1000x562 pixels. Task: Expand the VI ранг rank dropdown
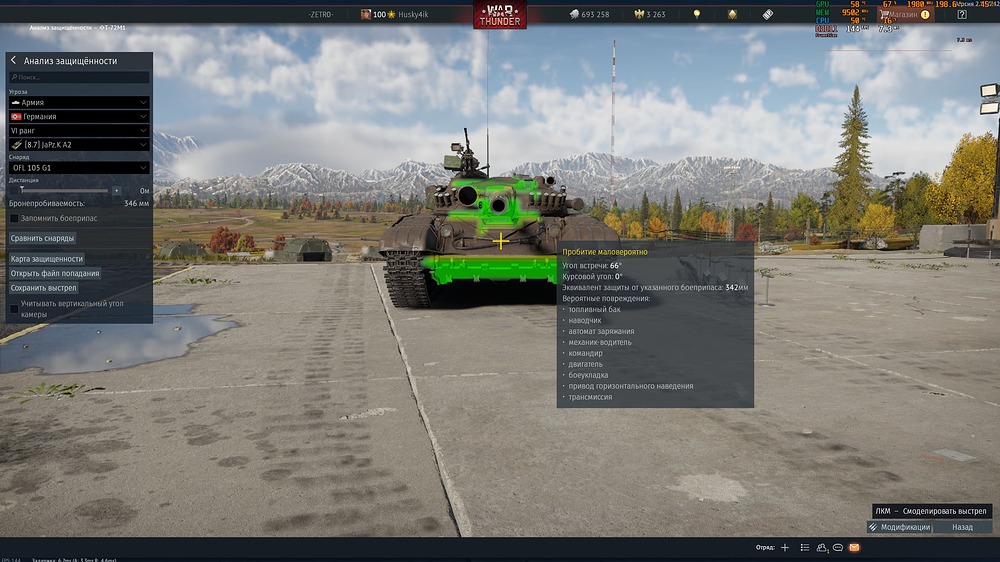point(79,130)
